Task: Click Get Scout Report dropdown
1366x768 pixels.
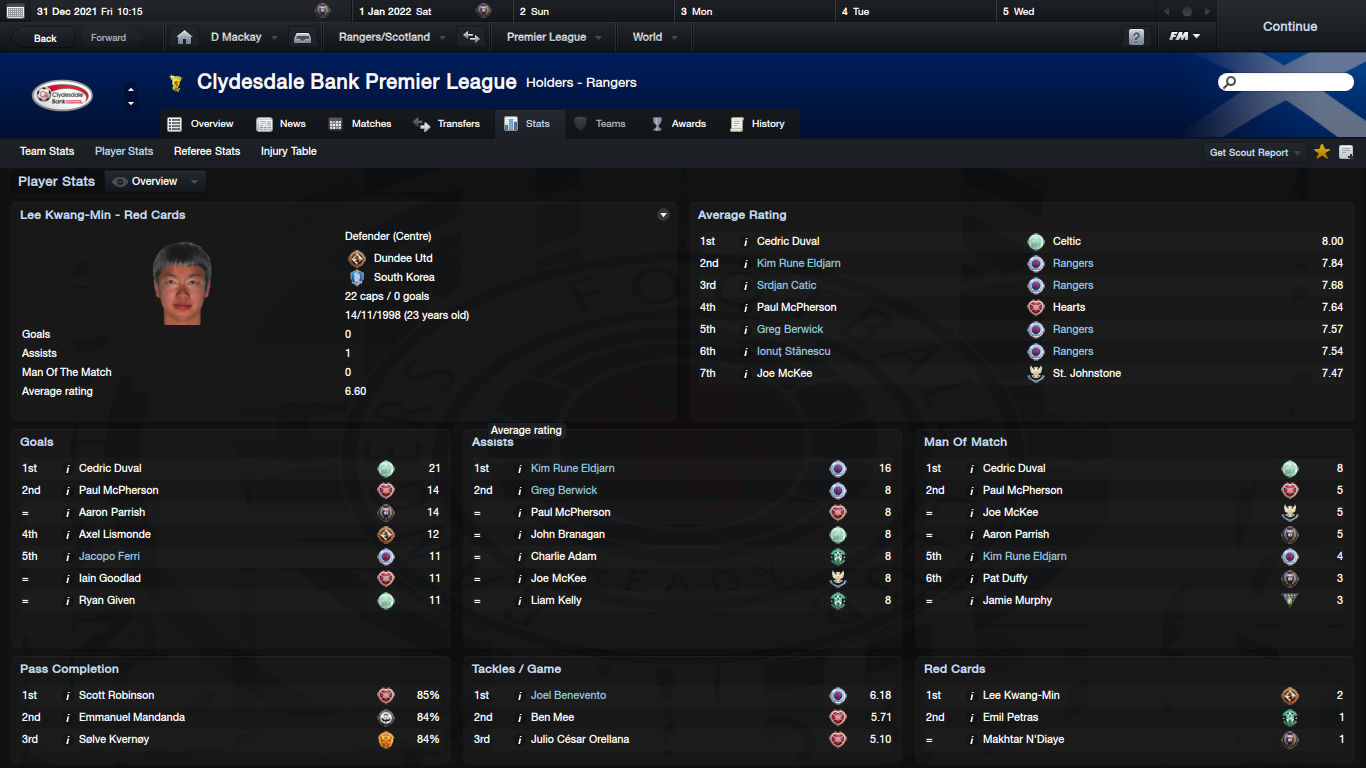Action: point(1255,153)
